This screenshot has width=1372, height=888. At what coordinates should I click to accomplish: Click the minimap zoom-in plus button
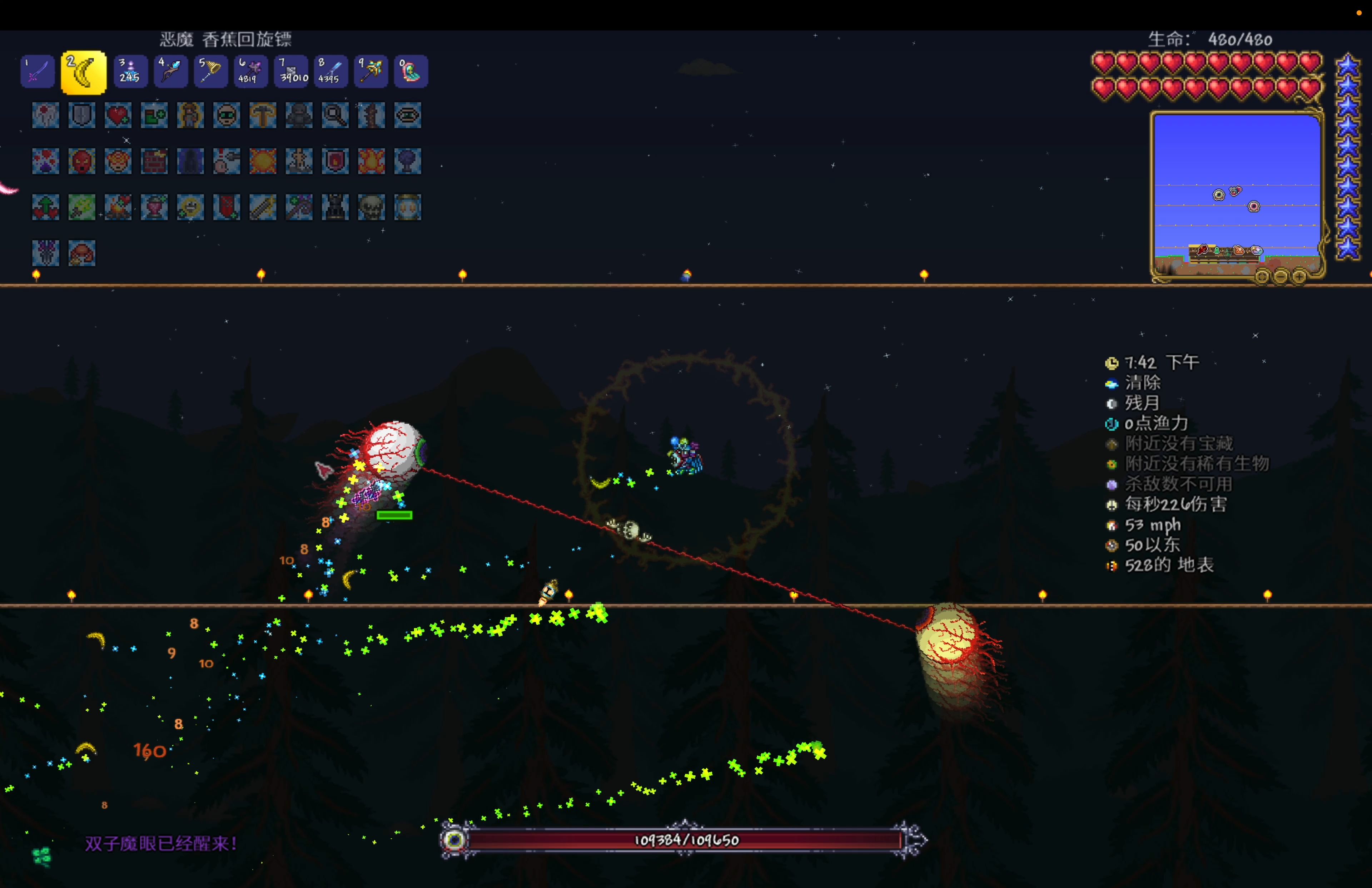coord(1299,277)
